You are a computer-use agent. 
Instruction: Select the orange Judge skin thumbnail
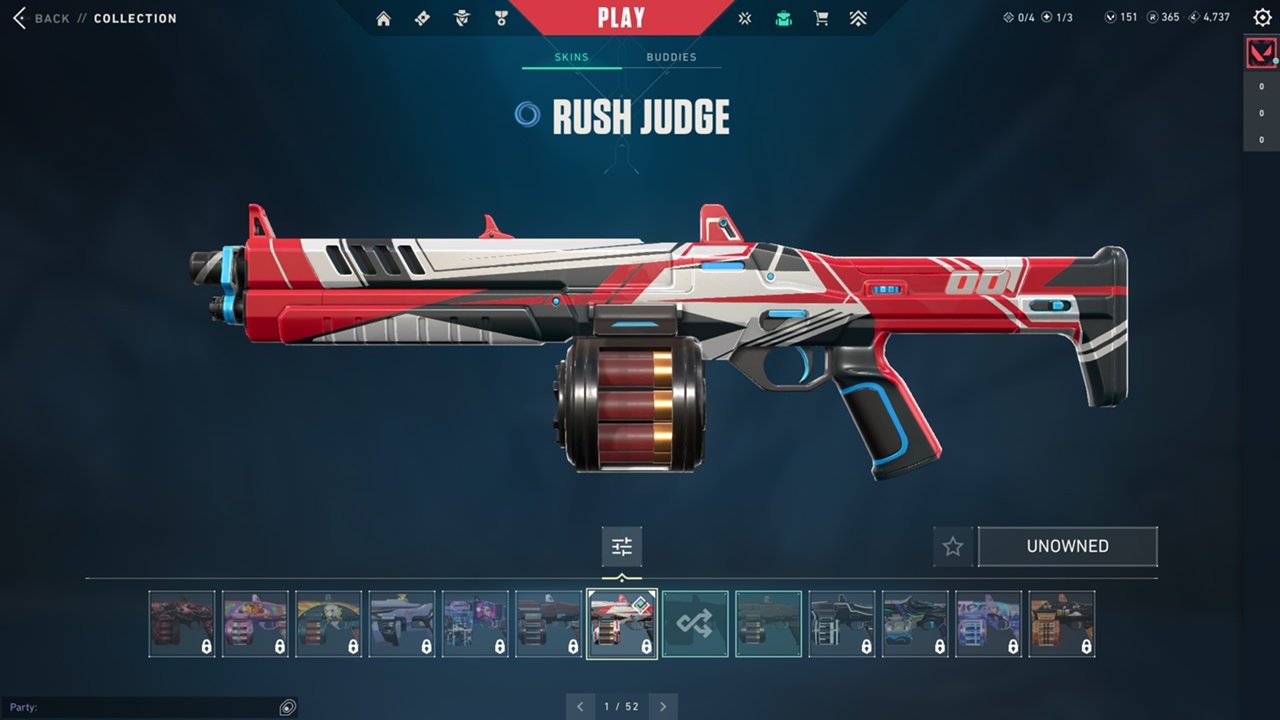tap(1061, 624)
